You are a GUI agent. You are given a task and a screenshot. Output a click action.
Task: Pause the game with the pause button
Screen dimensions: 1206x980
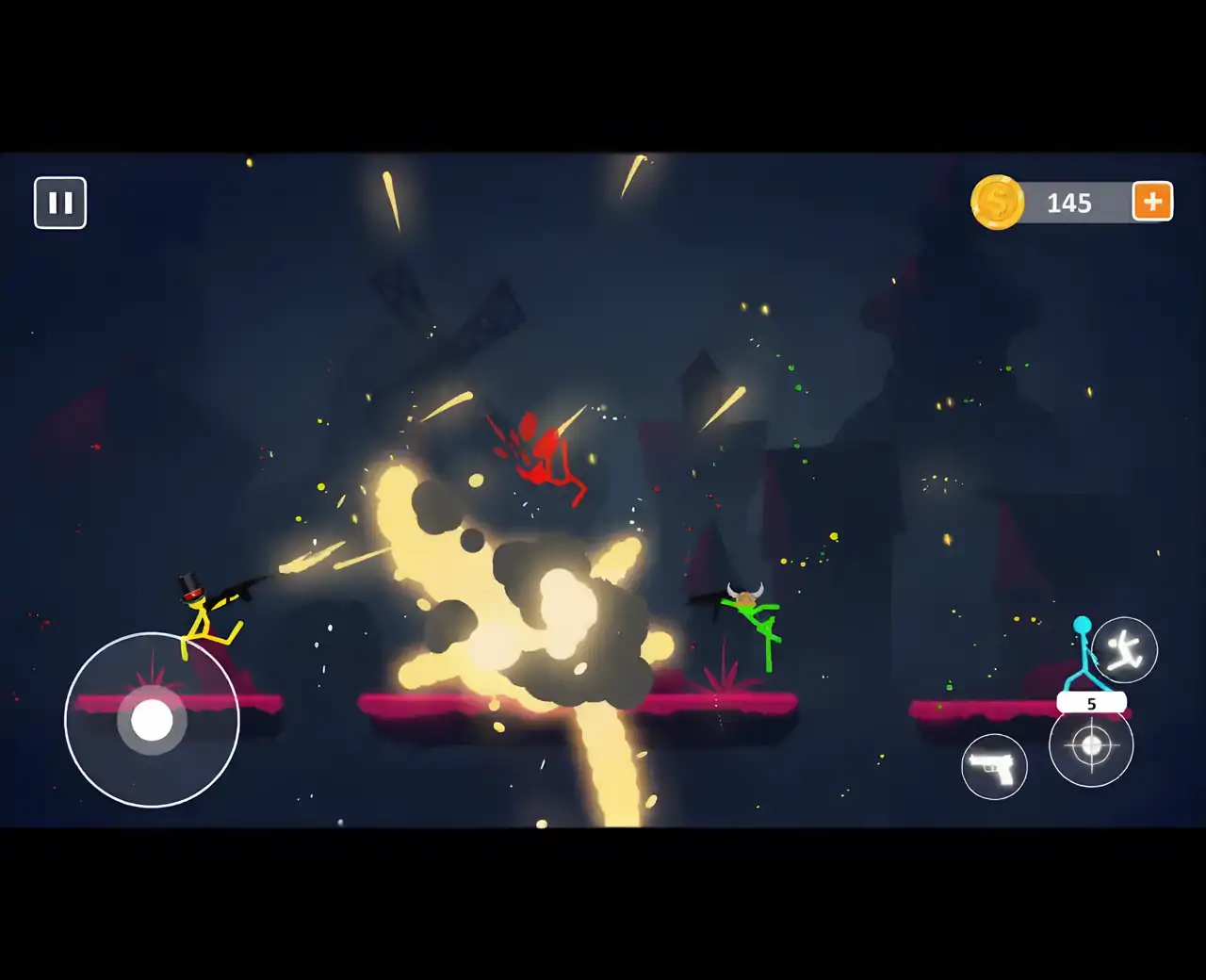pyautogui.click(x=60, y=203)
